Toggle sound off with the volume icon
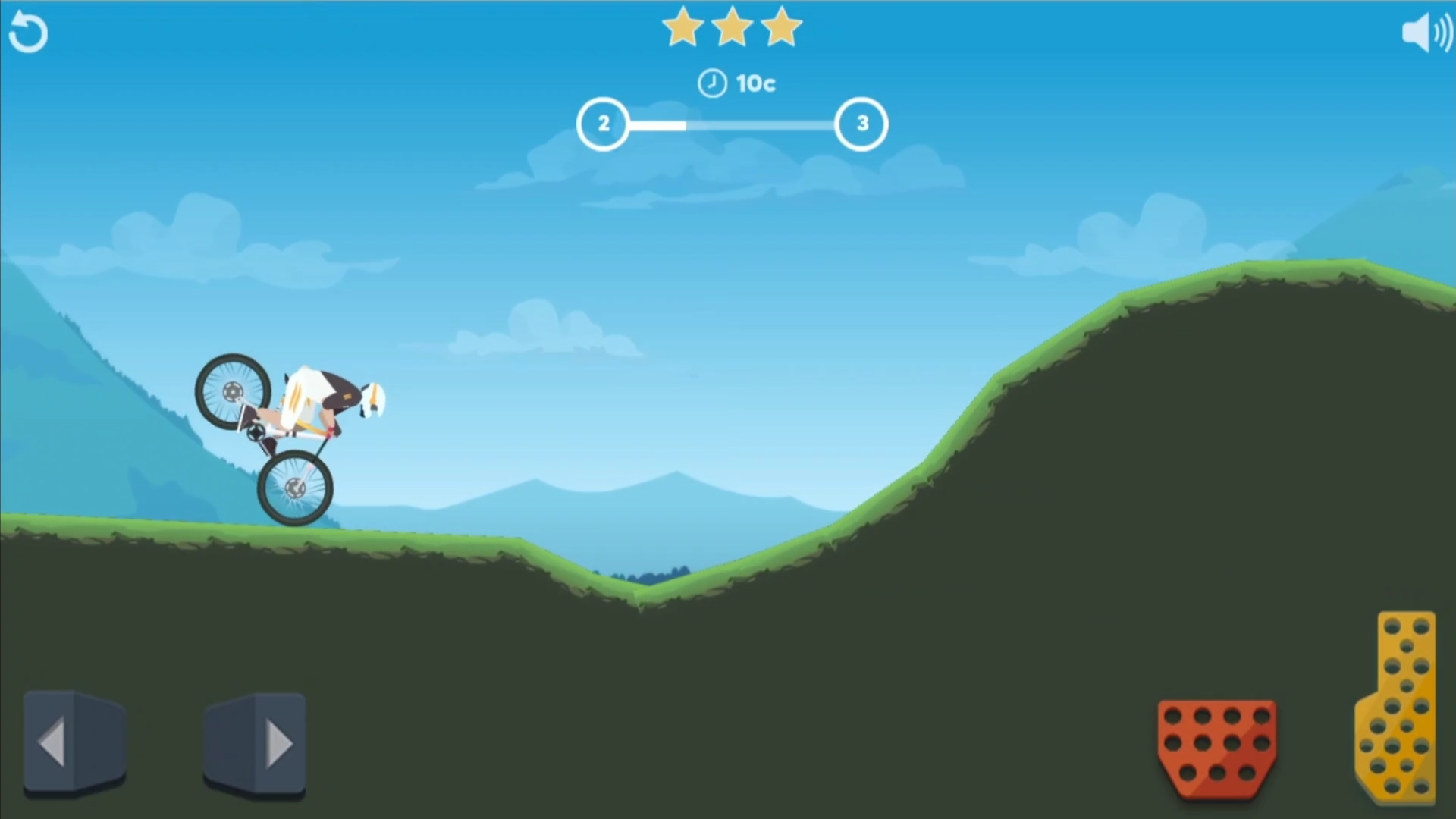 pyautogui.click(x=1426, y=32)
